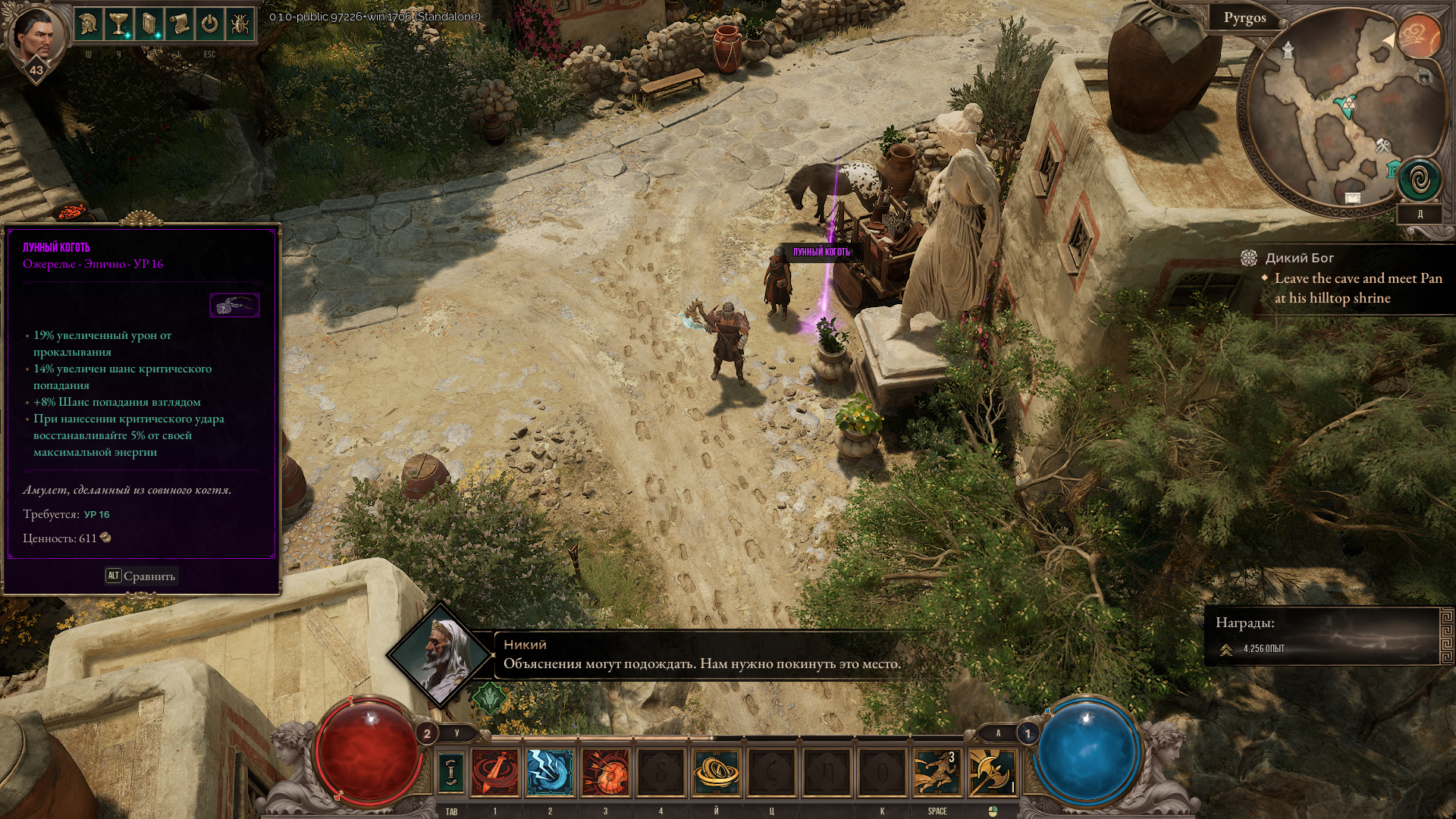Open the character screen via helmet icon
This screenshot has height=819, width=1456.
[89, 25]
